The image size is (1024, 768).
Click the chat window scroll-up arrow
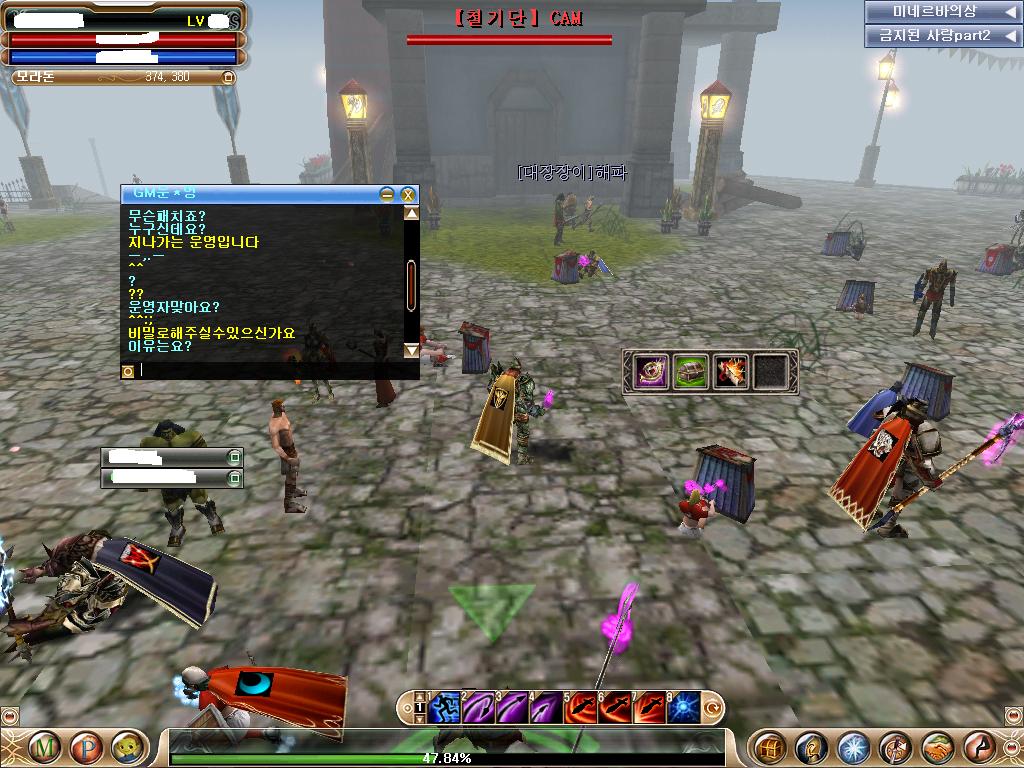pyautogui.click(x=411, y=213)
